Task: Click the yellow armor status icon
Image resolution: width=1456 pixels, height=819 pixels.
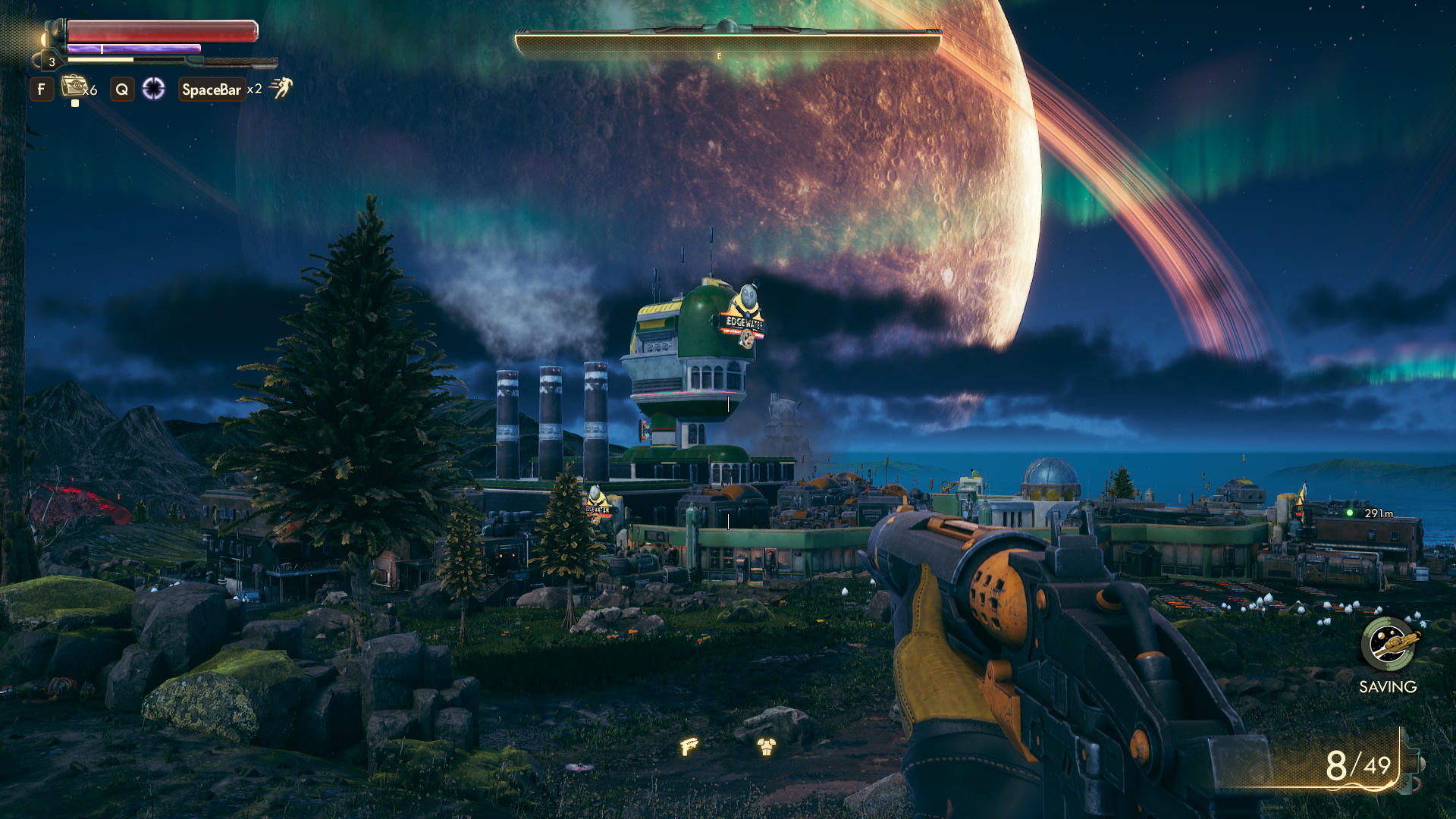Action: (x=766, y=748)
